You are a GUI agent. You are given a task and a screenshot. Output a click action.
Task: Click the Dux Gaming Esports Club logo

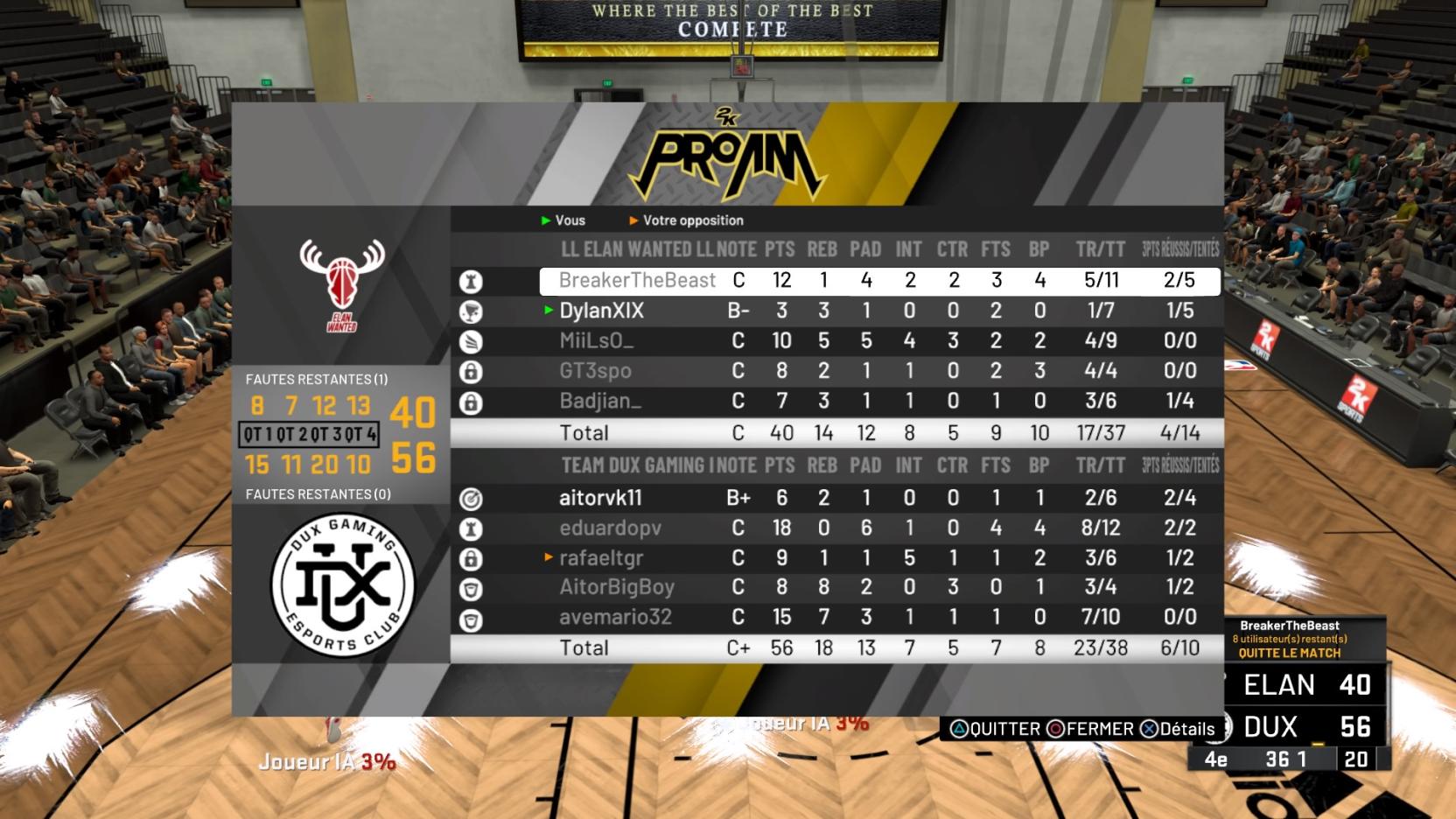pyautogui.click(x=342, y=584)
